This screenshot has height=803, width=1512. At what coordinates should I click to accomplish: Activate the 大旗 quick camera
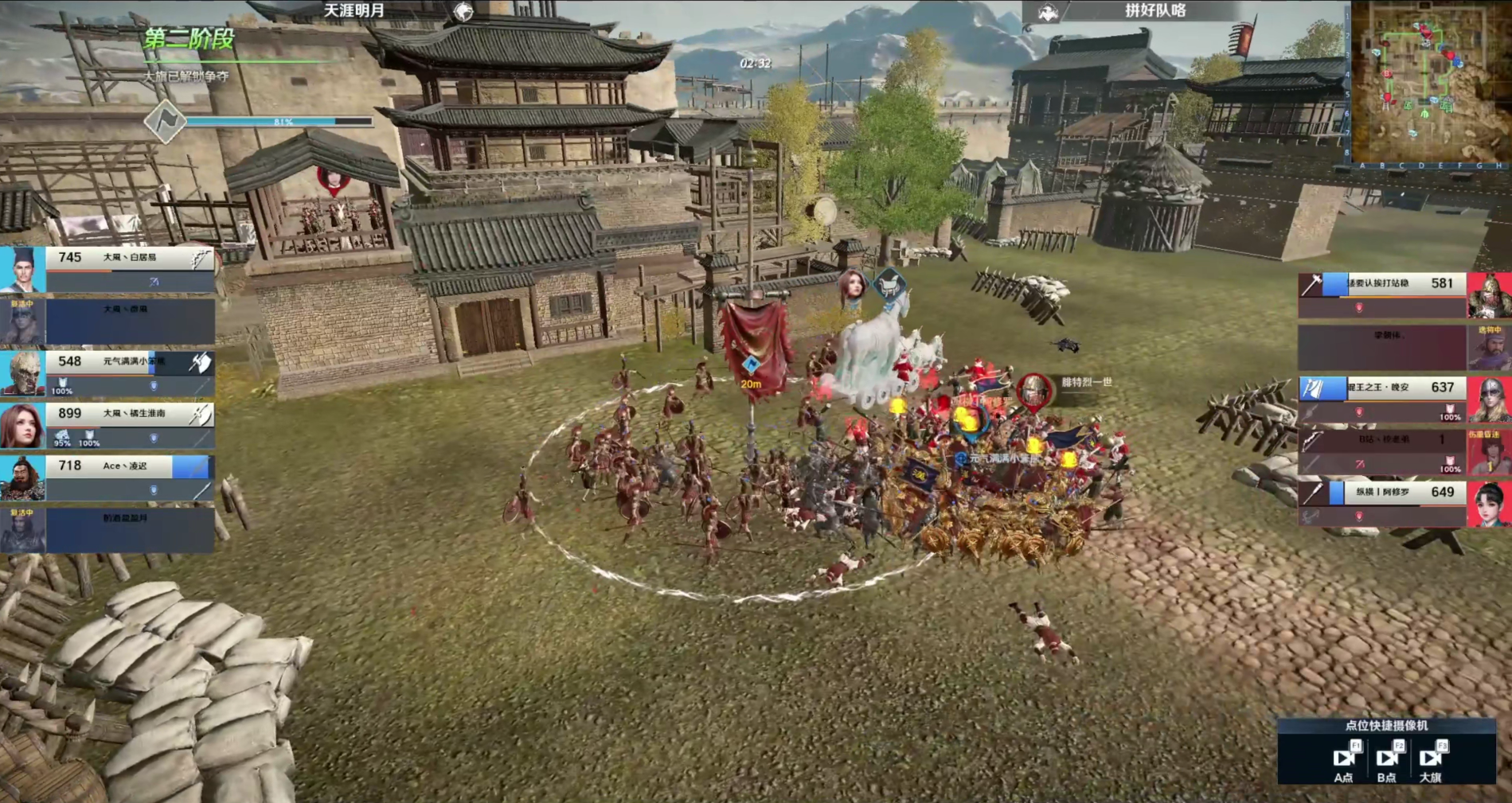(x=1430, y=759)
